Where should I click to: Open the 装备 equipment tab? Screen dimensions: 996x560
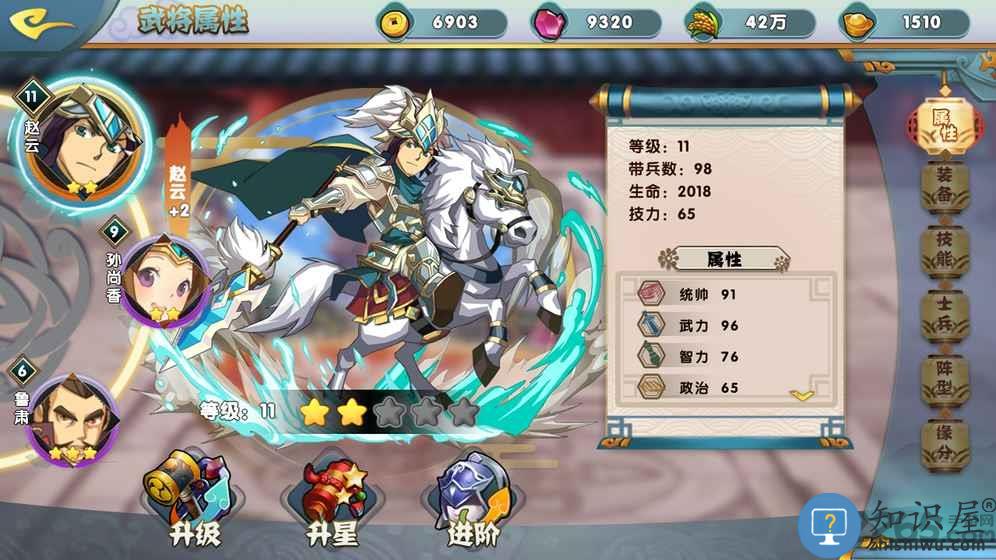[944, 187]
